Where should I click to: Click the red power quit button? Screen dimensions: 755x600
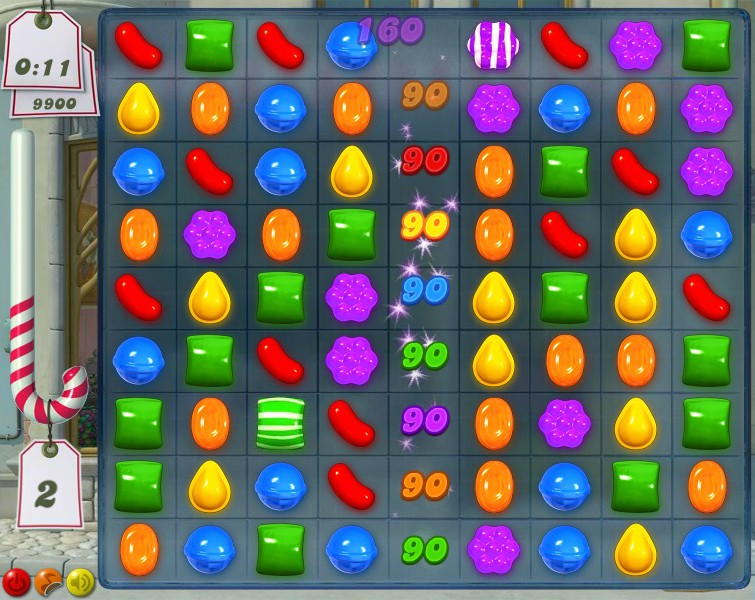[x=16, y=580]
